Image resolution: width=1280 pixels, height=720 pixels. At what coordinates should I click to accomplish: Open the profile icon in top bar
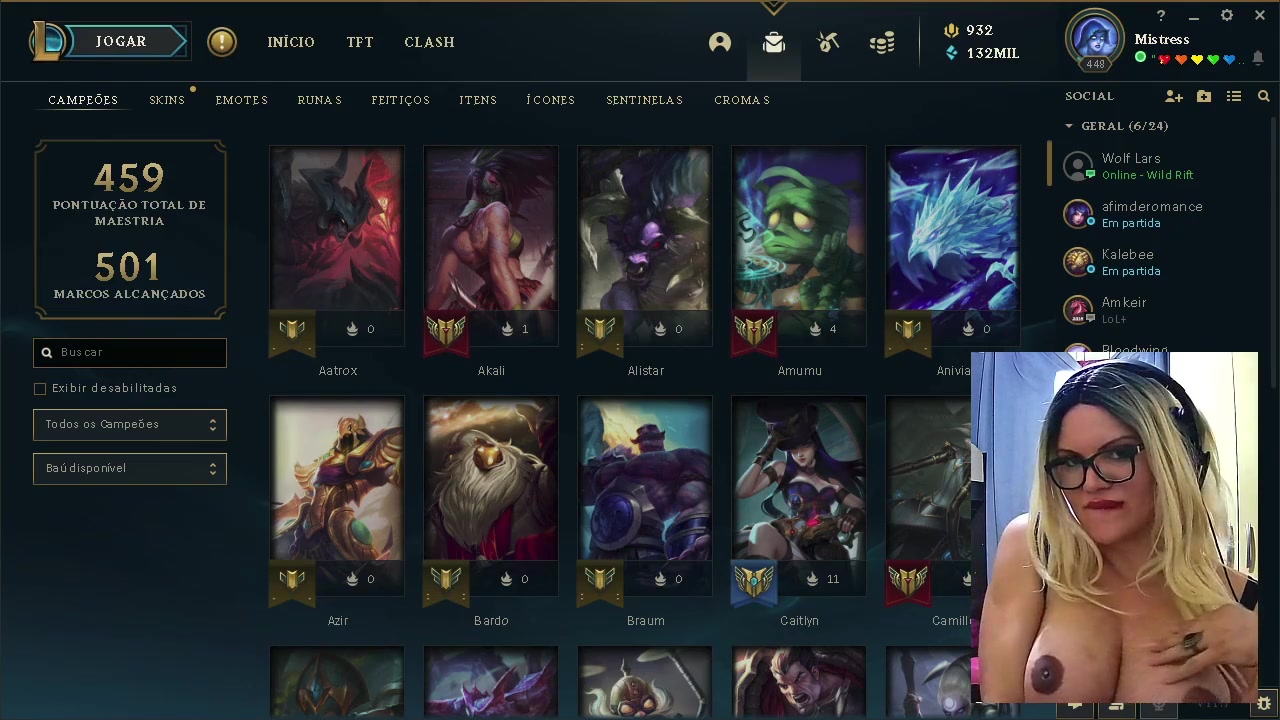pyautogui.click(x=720, y=42)
